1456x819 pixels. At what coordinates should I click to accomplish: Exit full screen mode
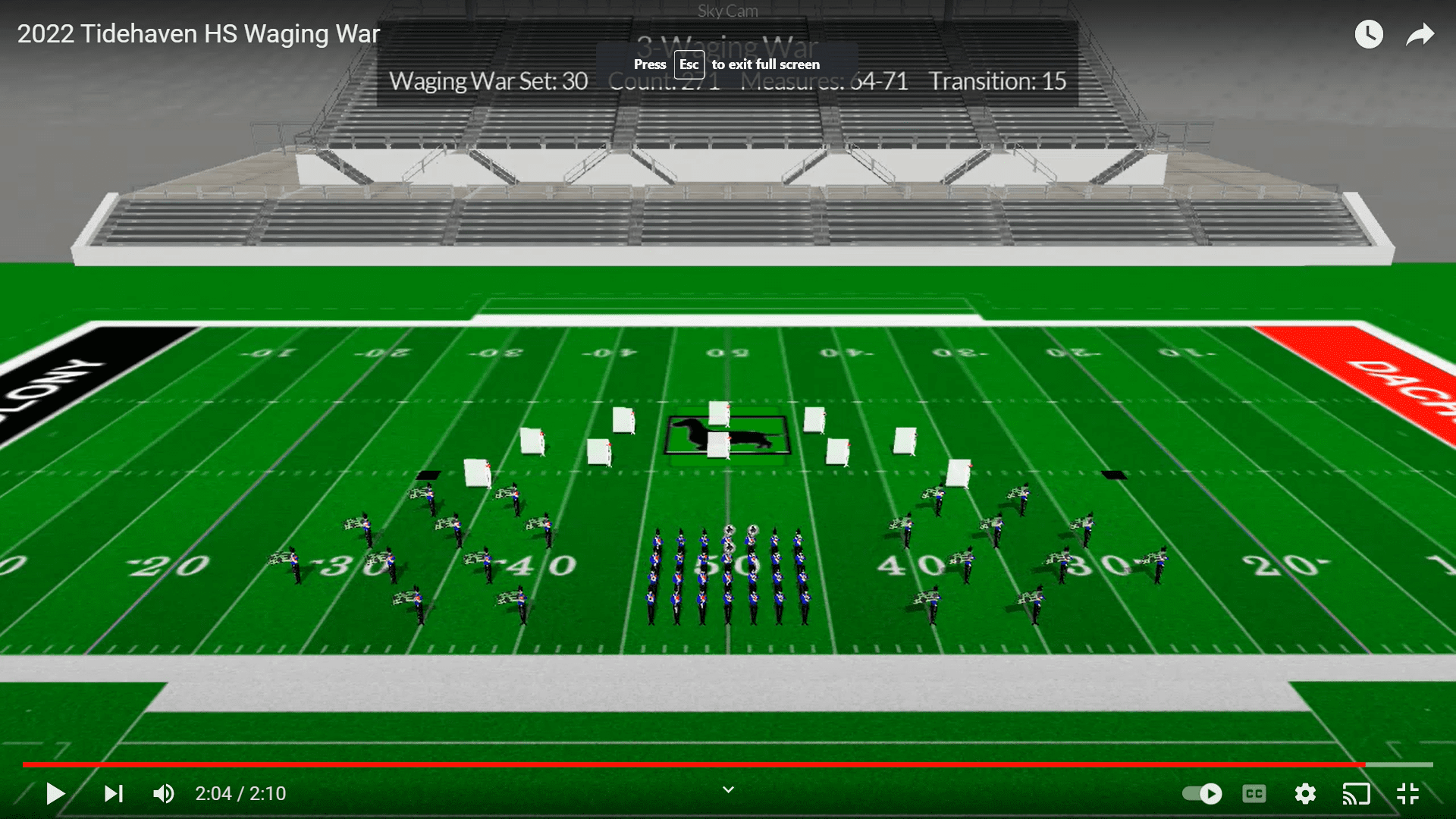pyautogui.click(x=1408, y=794)
